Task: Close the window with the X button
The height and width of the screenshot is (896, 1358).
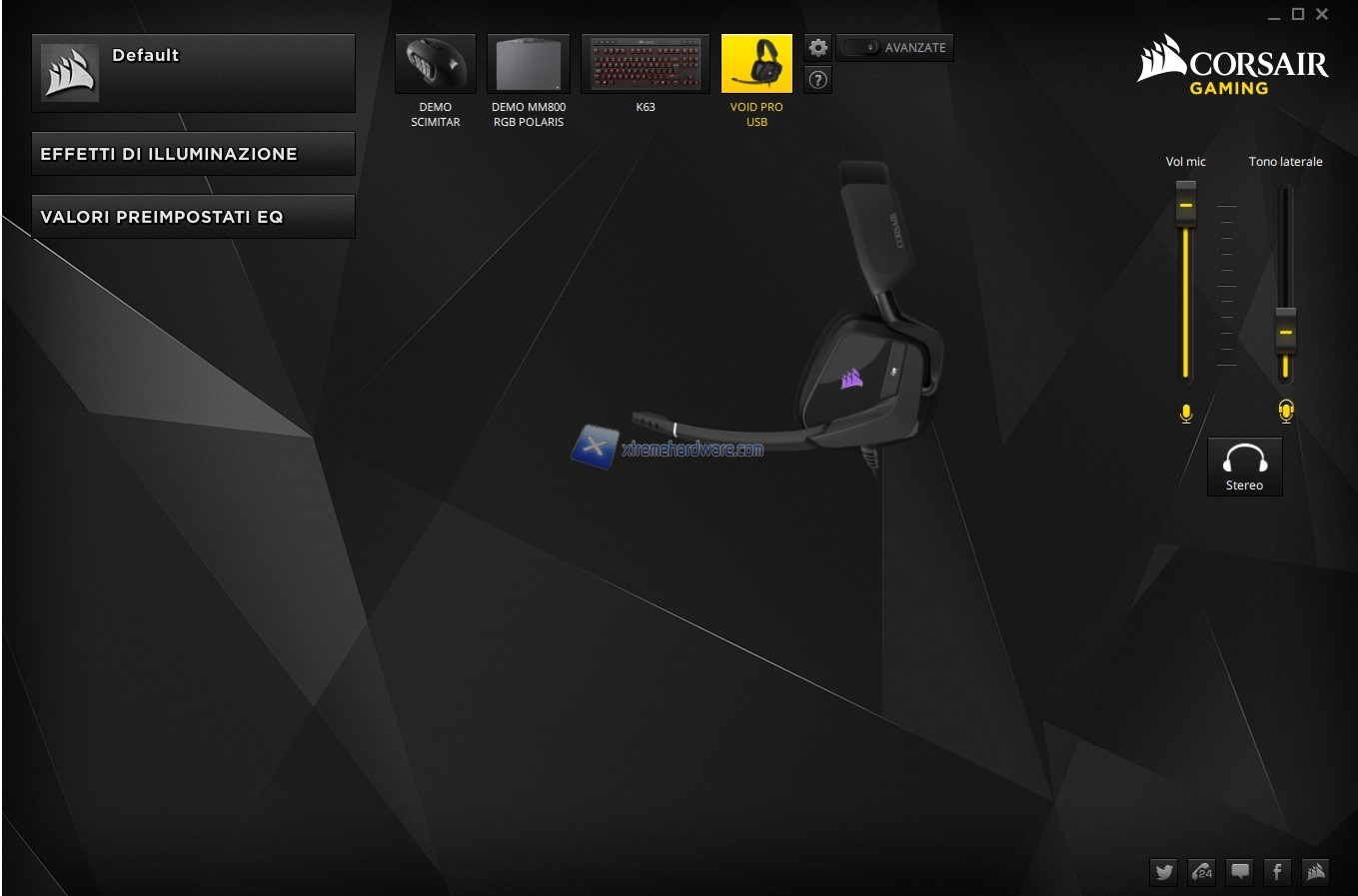Action: [1322, 14]
